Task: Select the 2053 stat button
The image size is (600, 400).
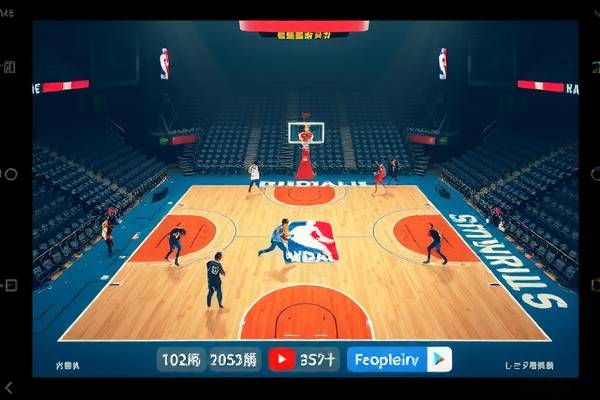Action: pyautogui.click(x=235, y=359)
